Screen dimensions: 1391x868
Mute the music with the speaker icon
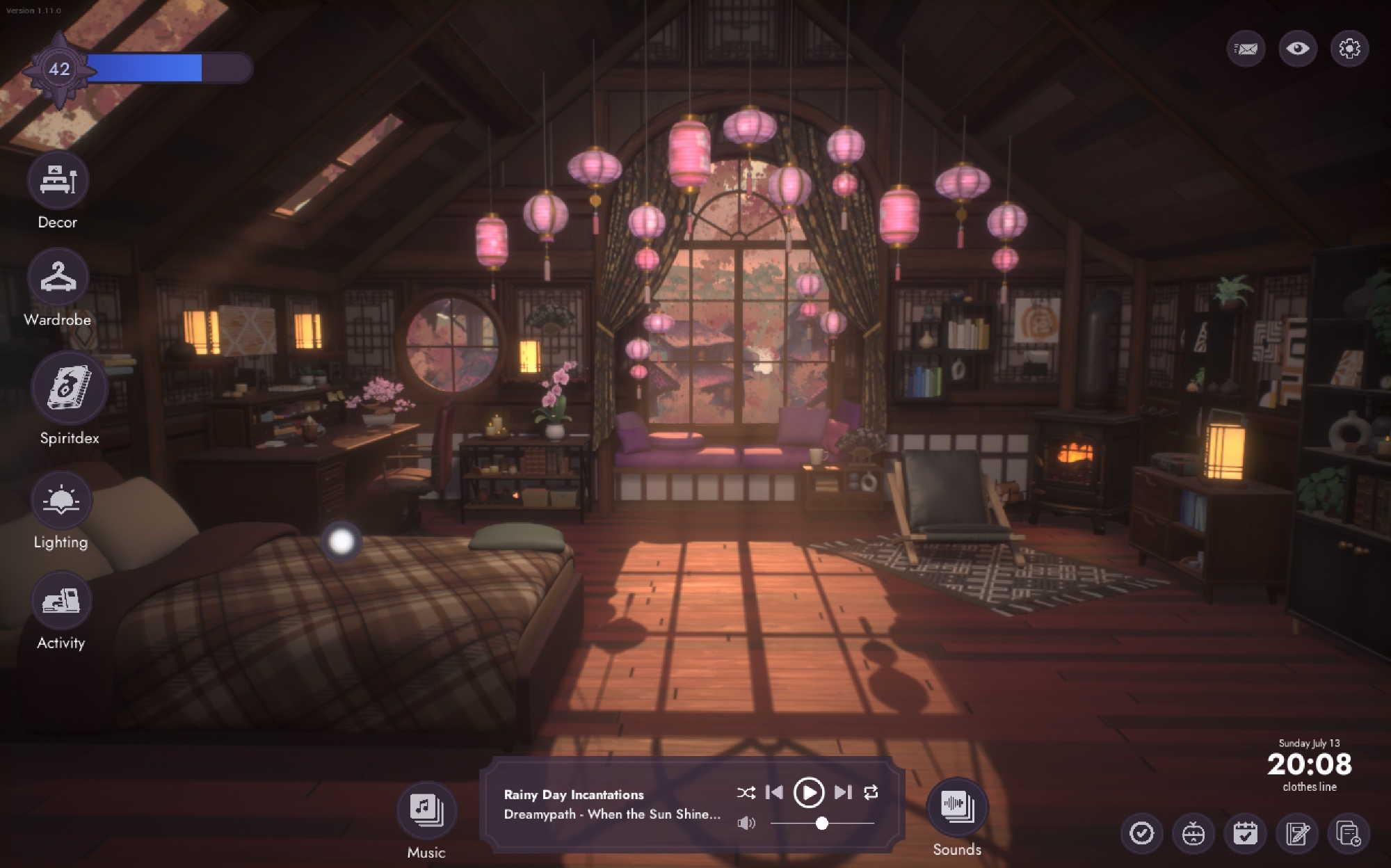pyautogui.click(x=746, y=823)
